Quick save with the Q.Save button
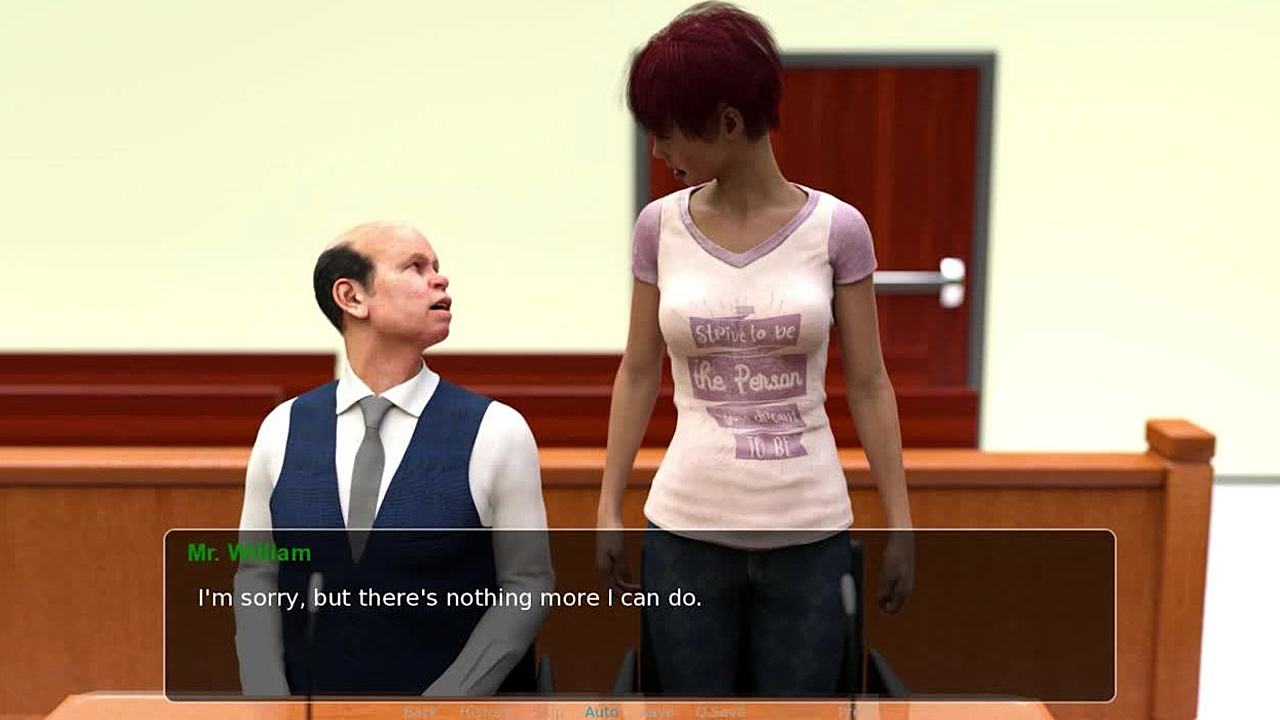 [720, 712]
